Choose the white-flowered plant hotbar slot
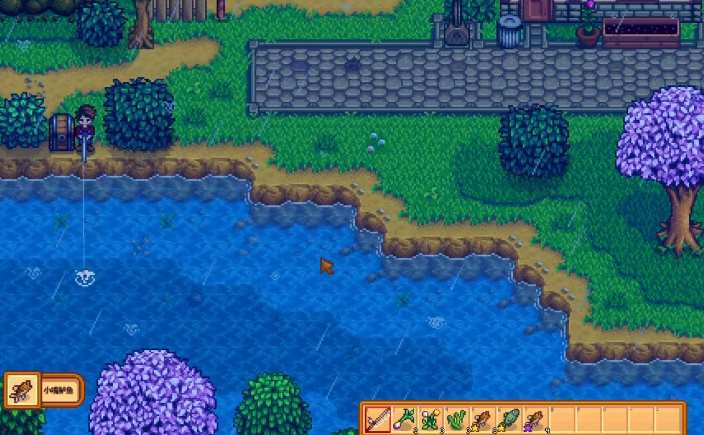This screenshot has width=704, height=435. pyautogui.click(x=430, y=419)
